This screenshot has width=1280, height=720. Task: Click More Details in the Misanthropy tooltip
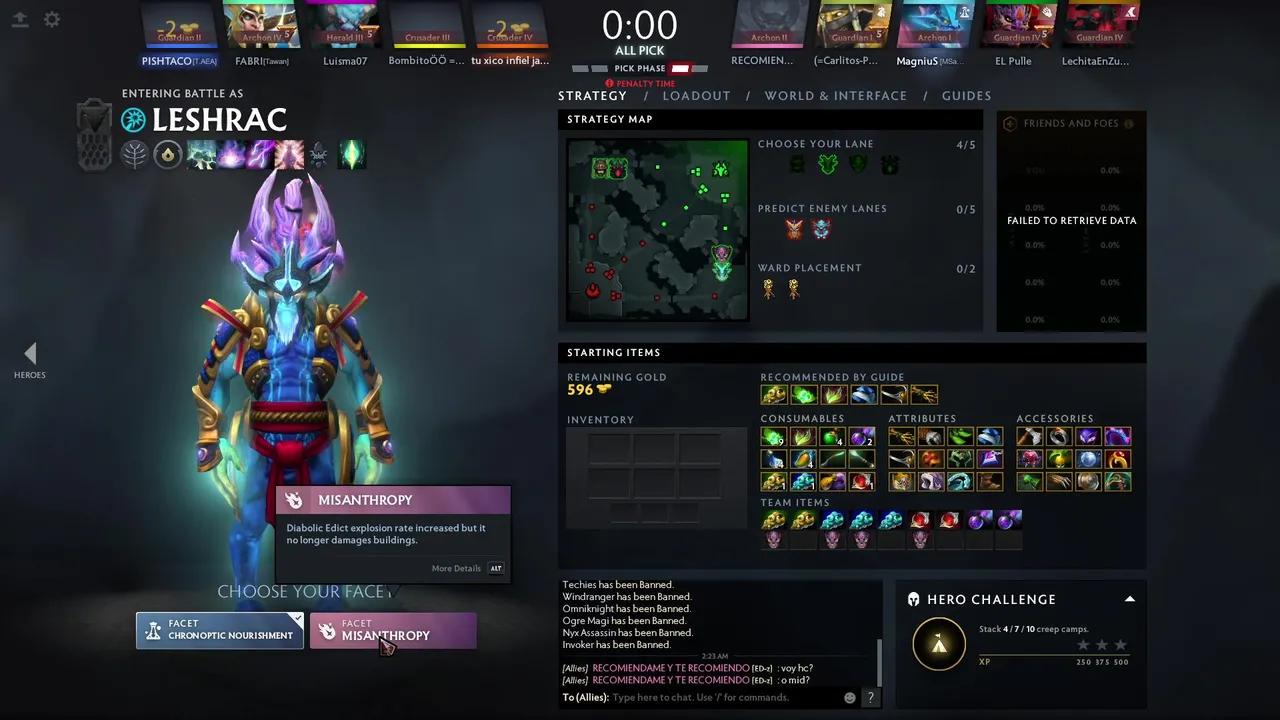click(457, 568)
